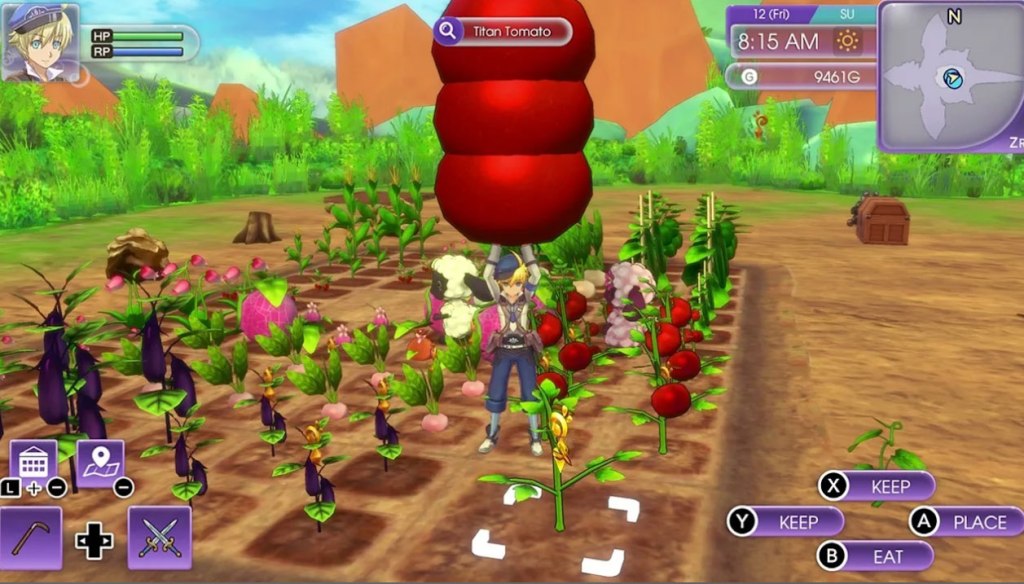This screenshot has width=1024, height=584.
Task: Inspect the Titan Tomato item label
Action: (503, 32)
